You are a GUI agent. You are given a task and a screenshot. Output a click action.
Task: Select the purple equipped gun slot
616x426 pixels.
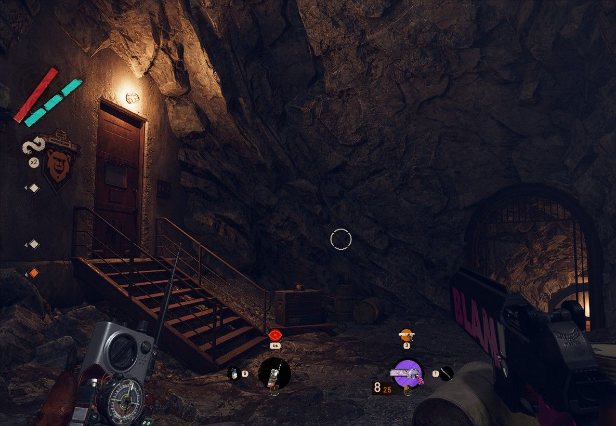click(x=406, y=374)
